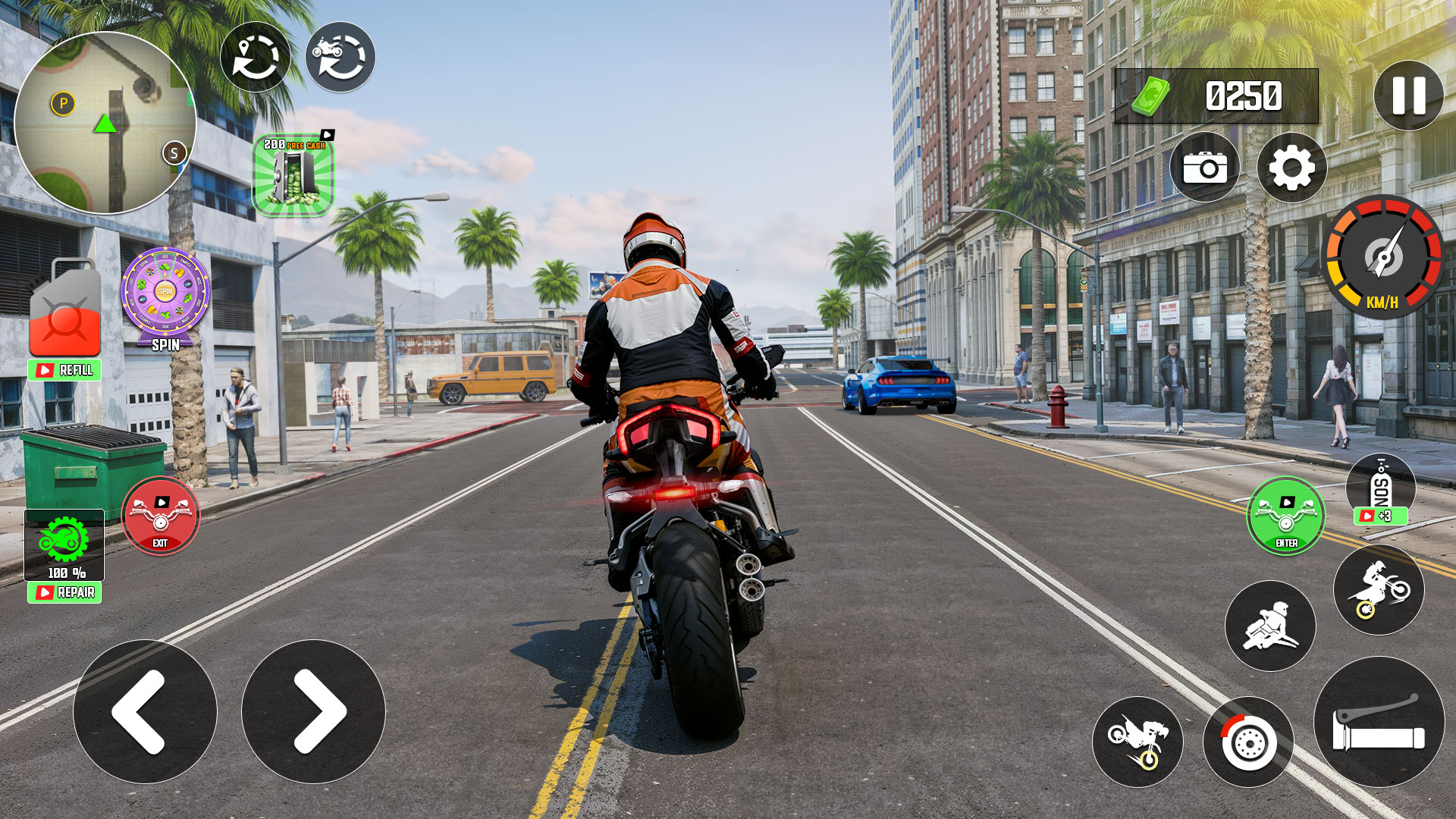Activate the rider knee-lean trick
1456x819 pixels.
[1270, 626]
